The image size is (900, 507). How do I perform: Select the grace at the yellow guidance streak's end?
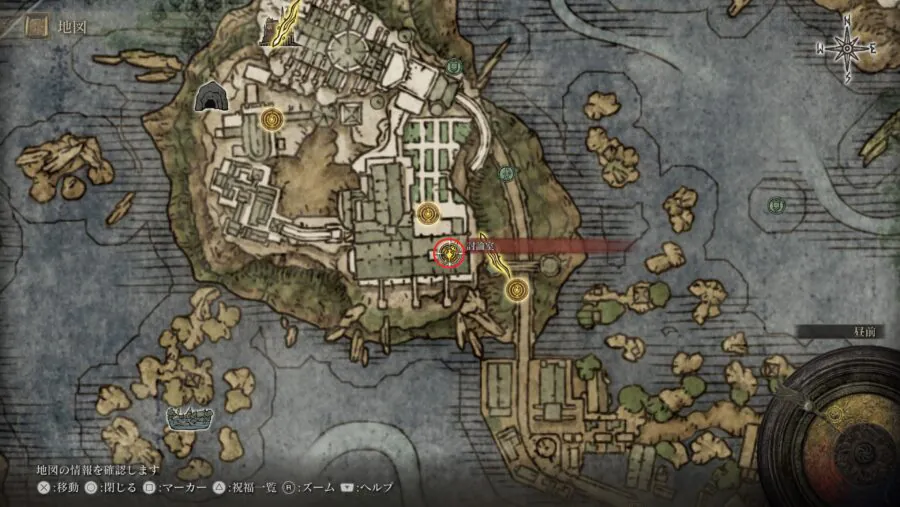point(516,290)
